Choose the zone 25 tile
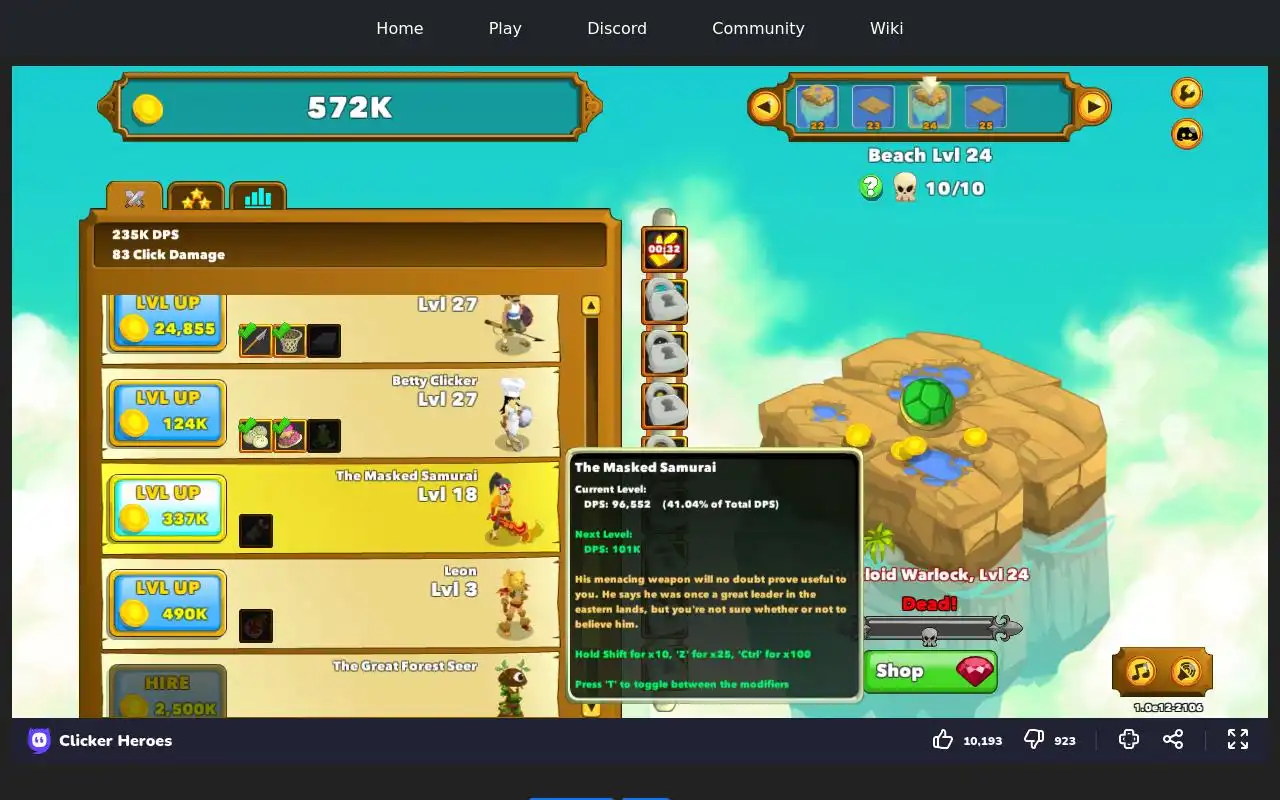Viewport: 1280px width, 800px height. pos(985,106)
